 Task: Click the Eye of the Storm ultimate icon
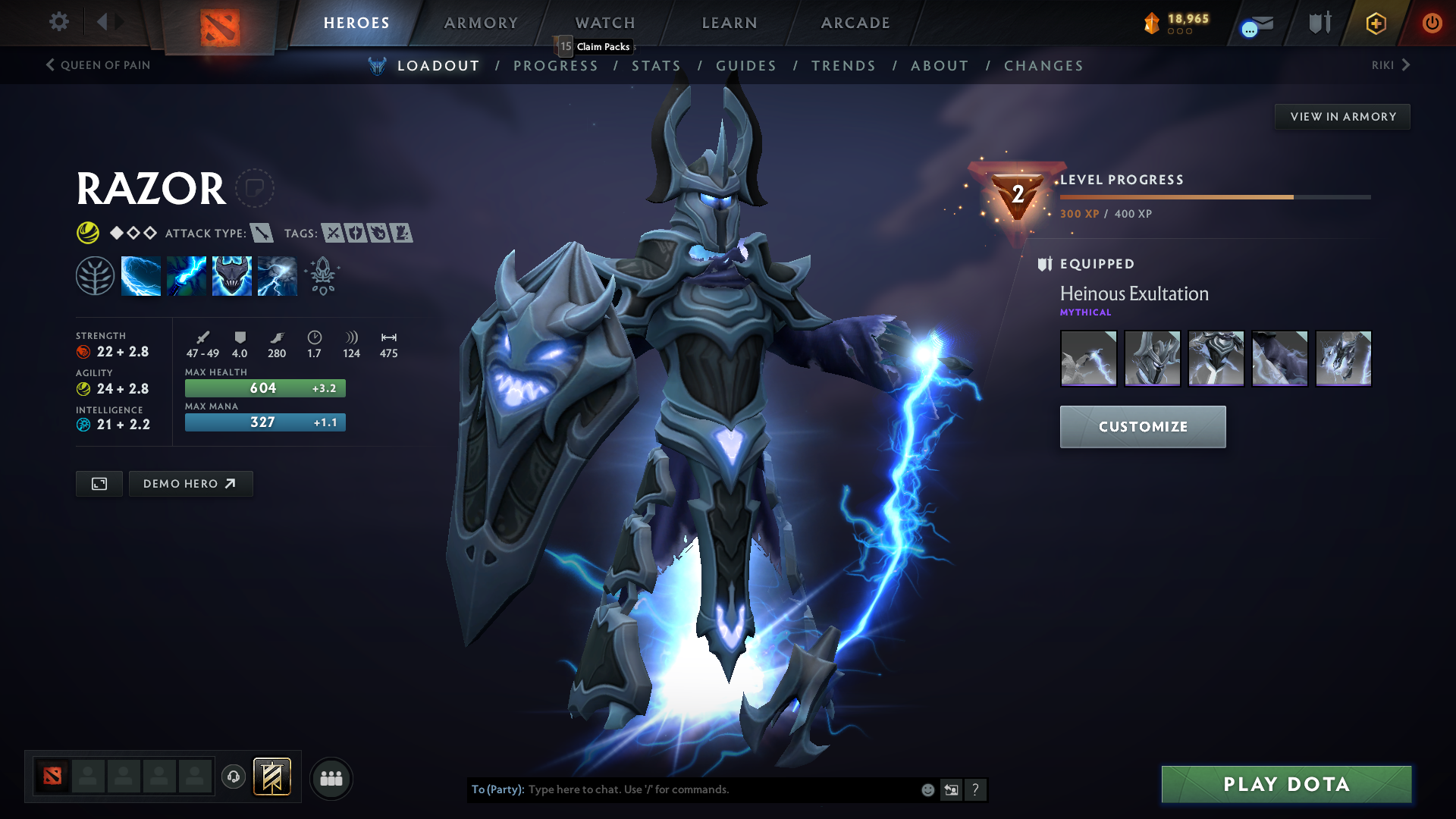(277, 275)
